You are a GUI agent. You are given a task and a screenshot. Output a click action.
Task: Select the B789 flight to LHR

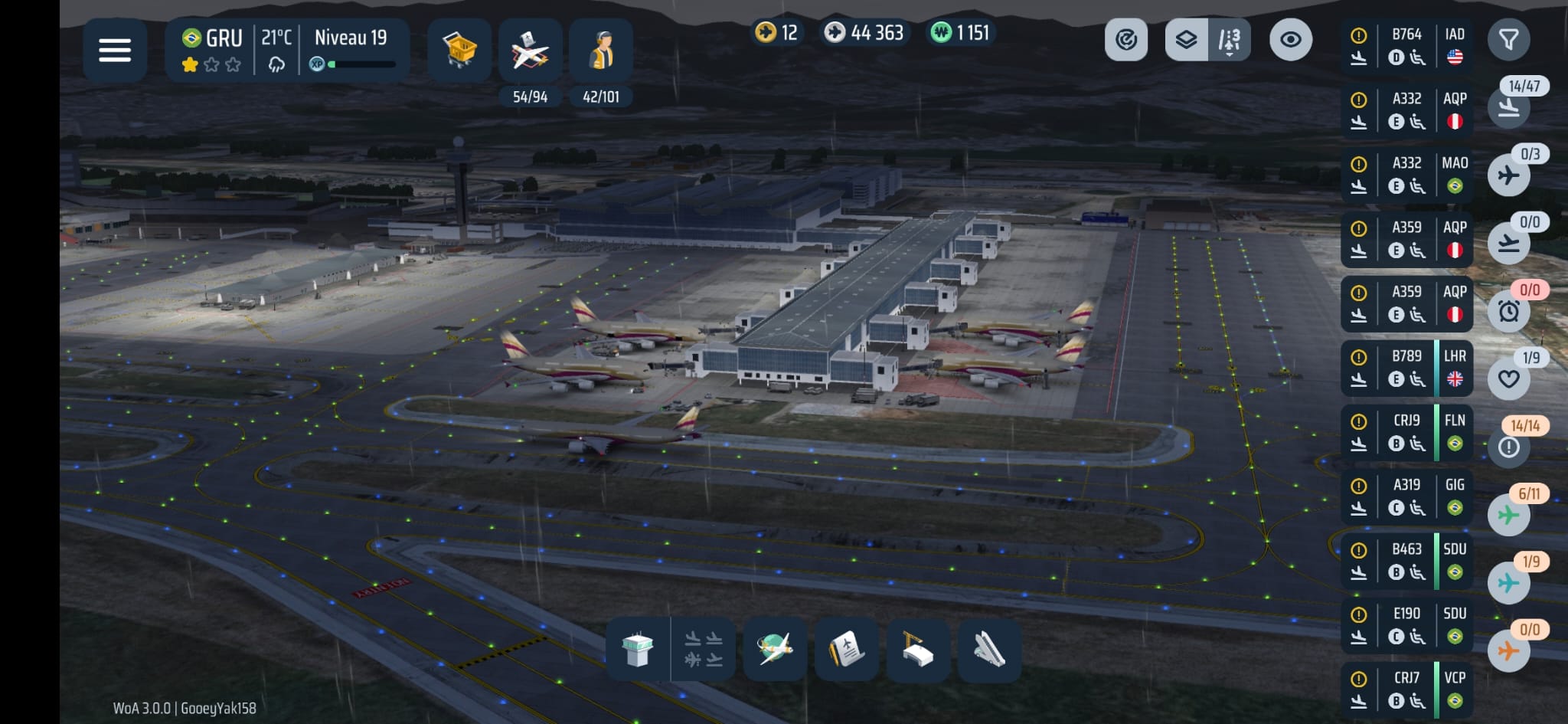(x=1406, y=368)
